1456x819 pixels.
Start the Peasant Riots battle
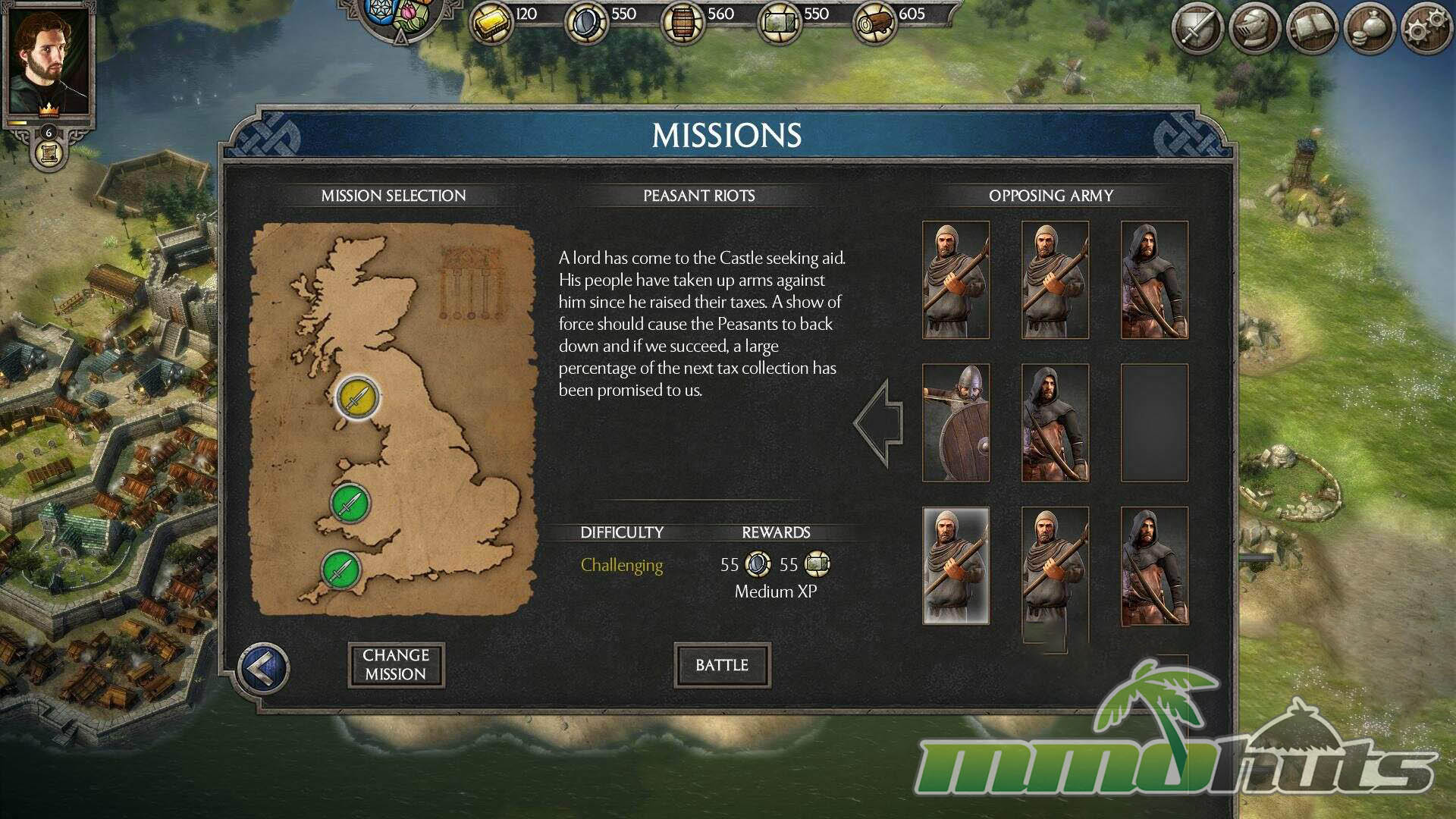(722, 665)
